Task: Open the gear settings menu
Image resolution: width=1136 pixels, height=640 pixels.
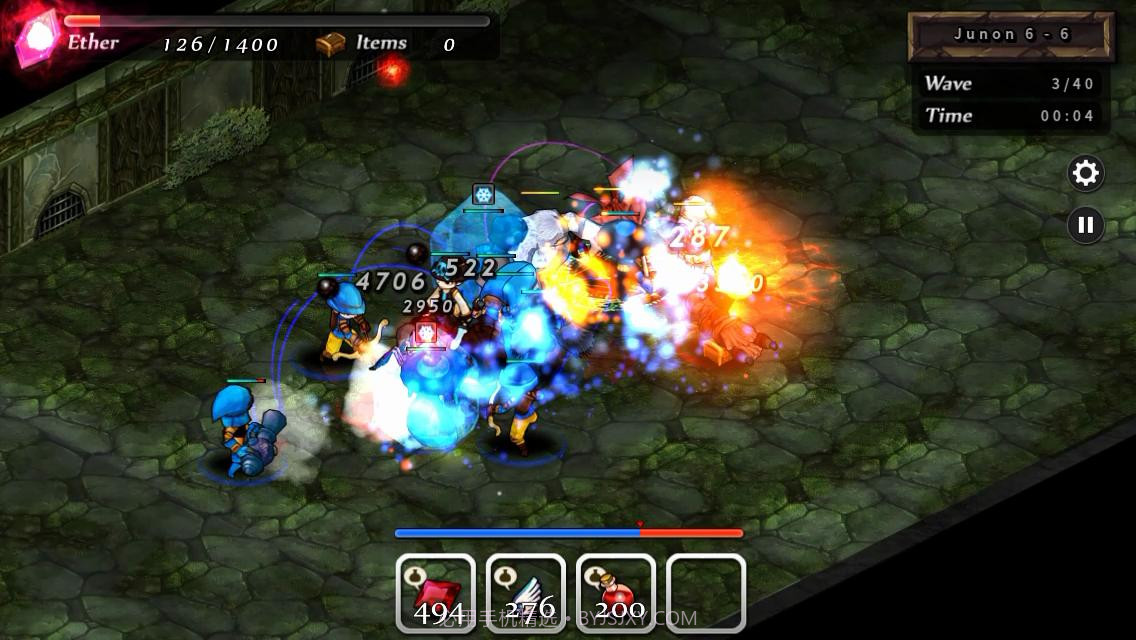Action: [1085, 174]
